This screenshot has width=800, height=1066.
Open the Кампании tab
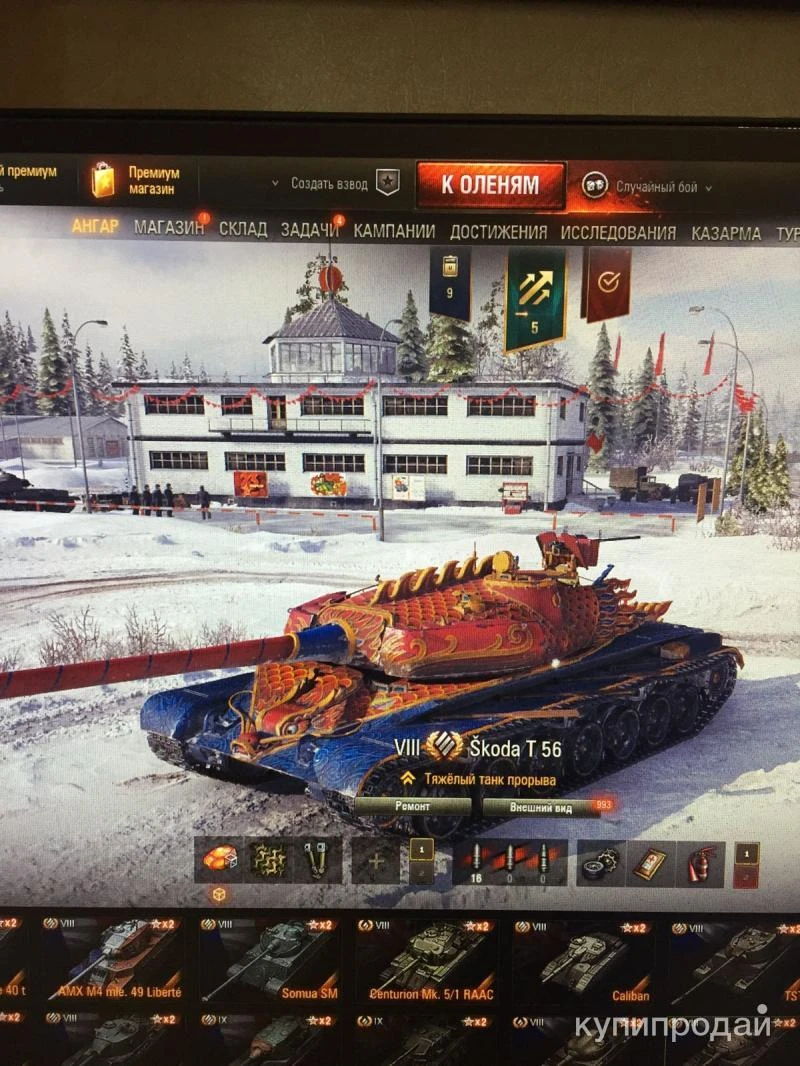tap(394, 231)
